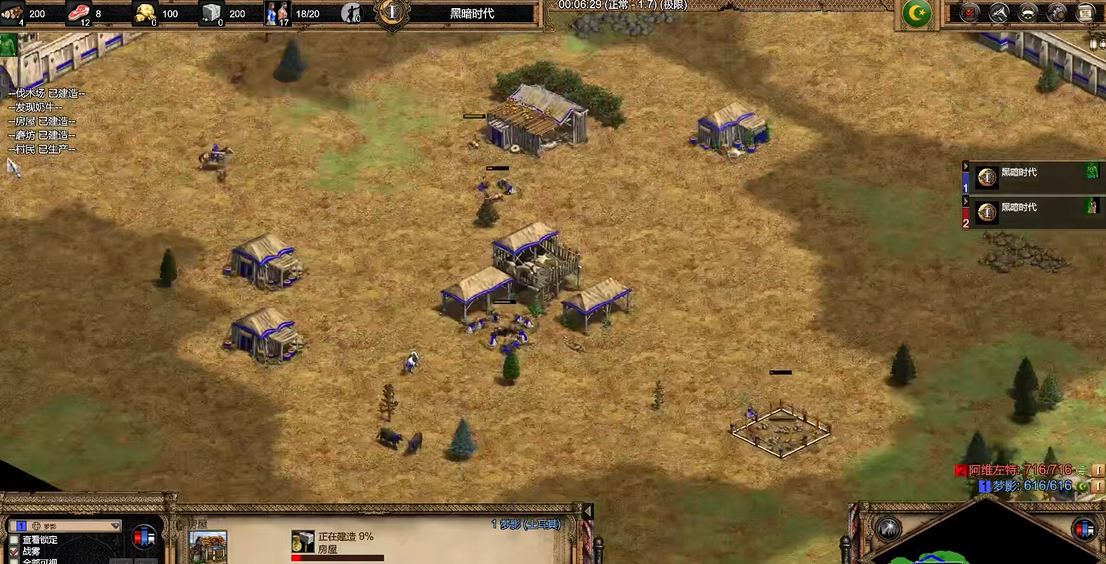Image resolution: width=1106 pixels, height=564 pixels.
Task: Click the gold resource icon
Action: tap(145, 13)
